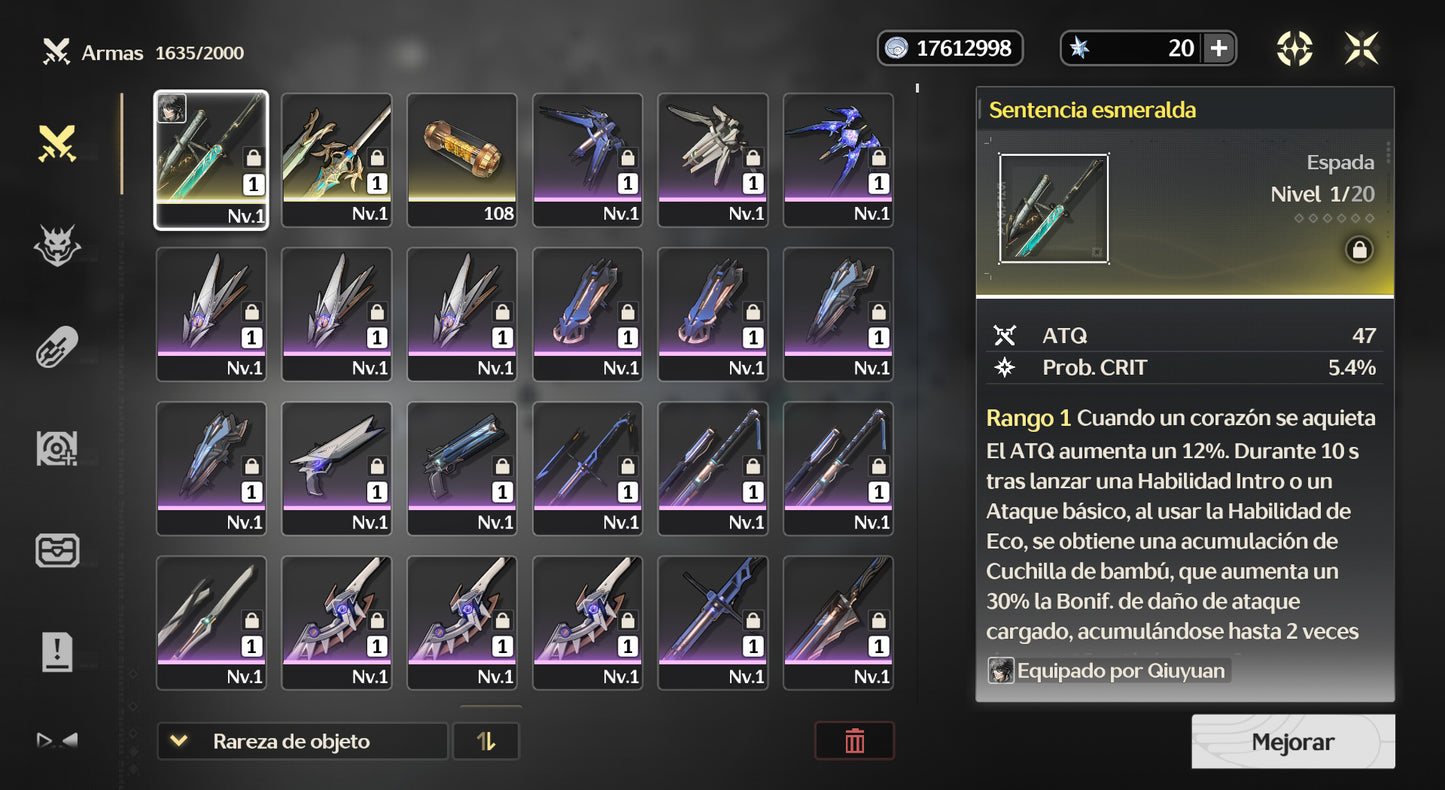1445x790 pixels.
Task: Open the monster materials category icon
Action: [57, 245]
